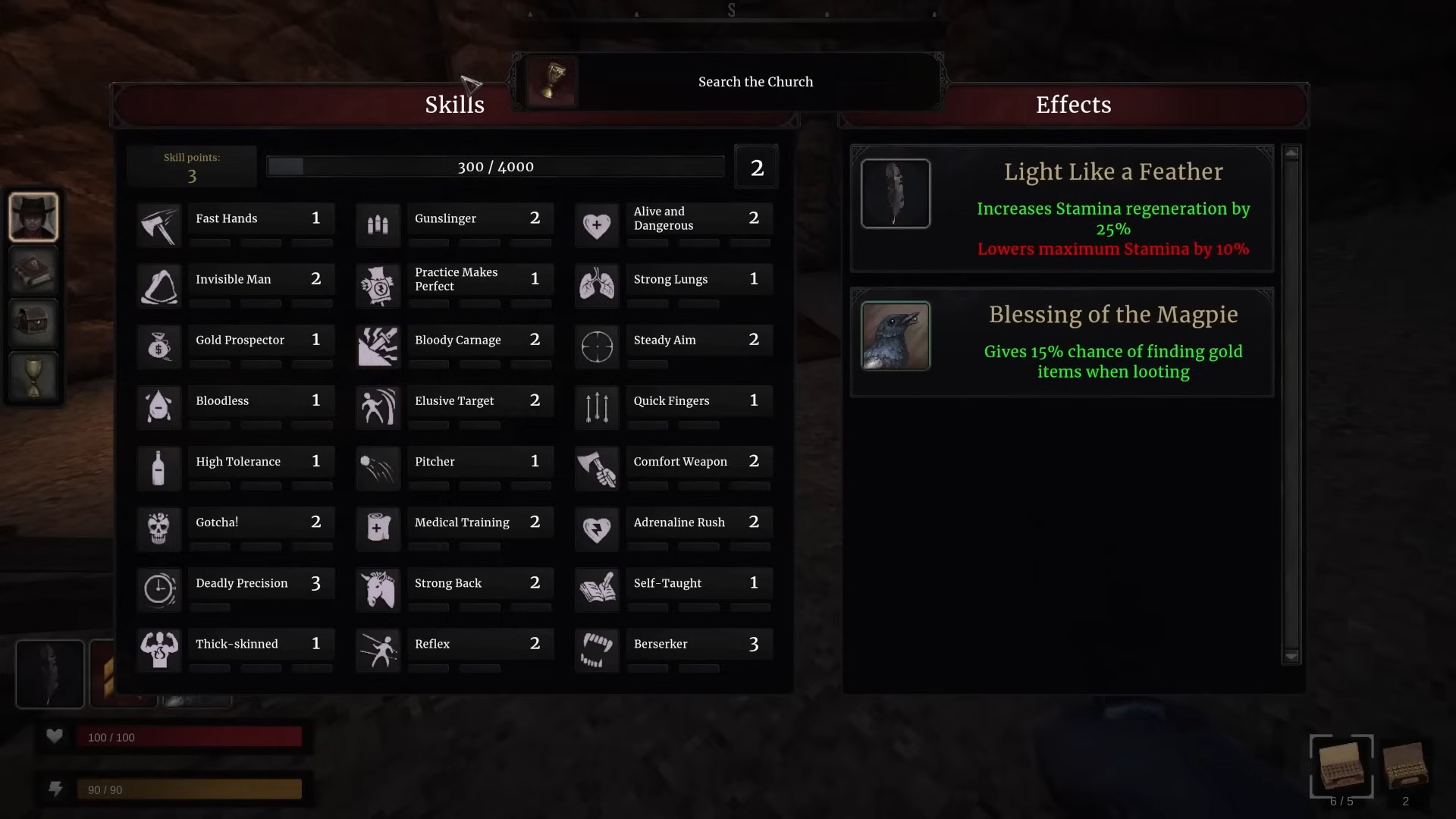Image resolution: width=1456 pixels, height=819 pixels.
Task: Click the Skill points counter showing 3
Action: [x=192, y=166]
